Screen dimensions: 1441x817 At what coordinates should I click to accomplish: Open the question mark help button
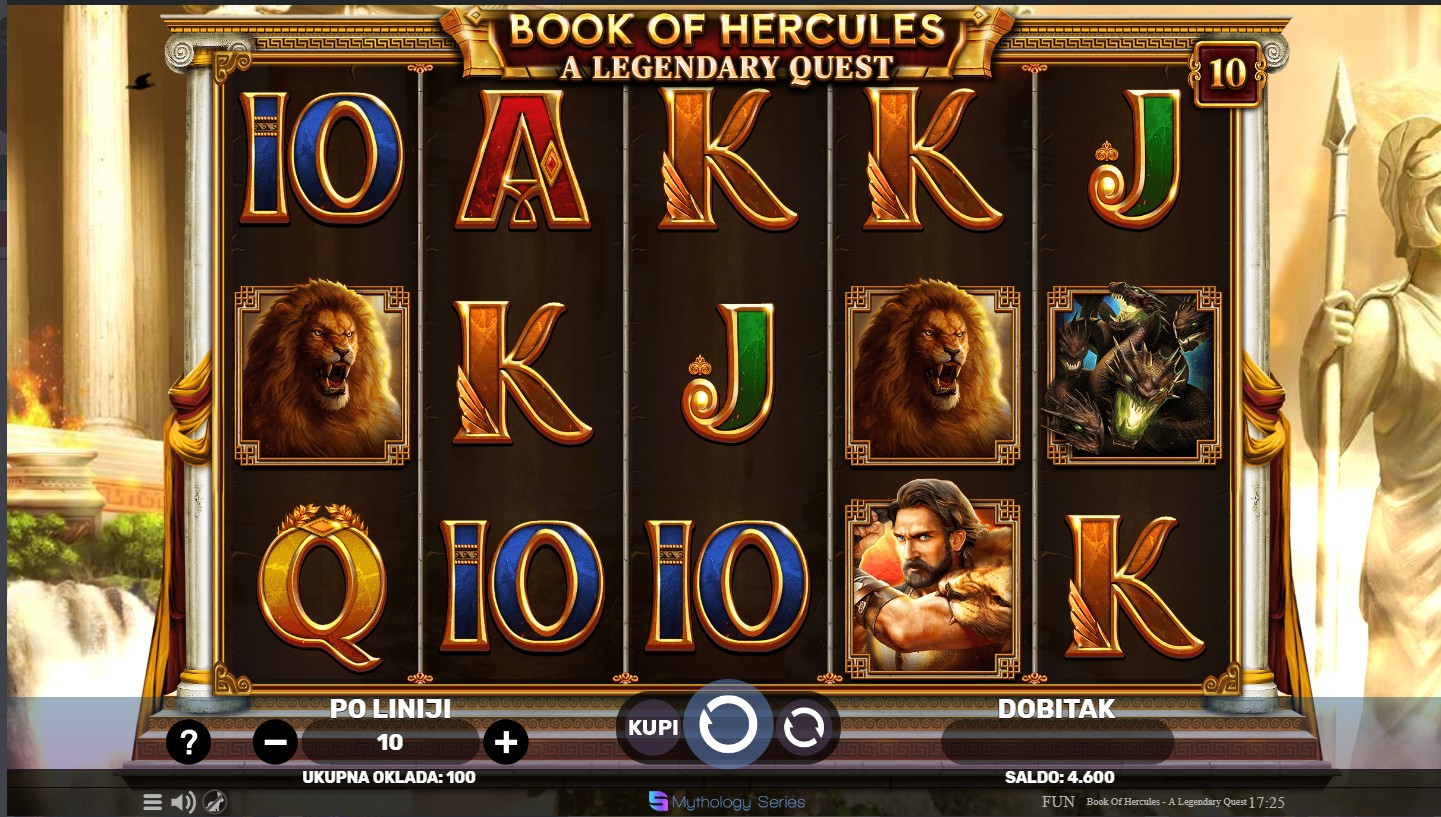(x=188, y=742)
